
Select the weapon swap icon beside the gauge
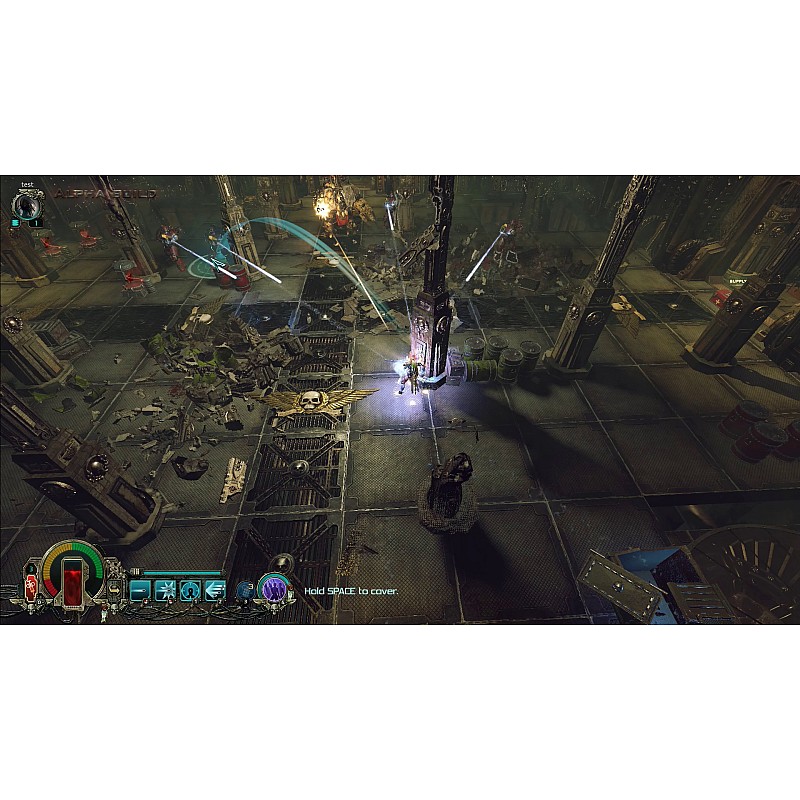pos(116,589)
